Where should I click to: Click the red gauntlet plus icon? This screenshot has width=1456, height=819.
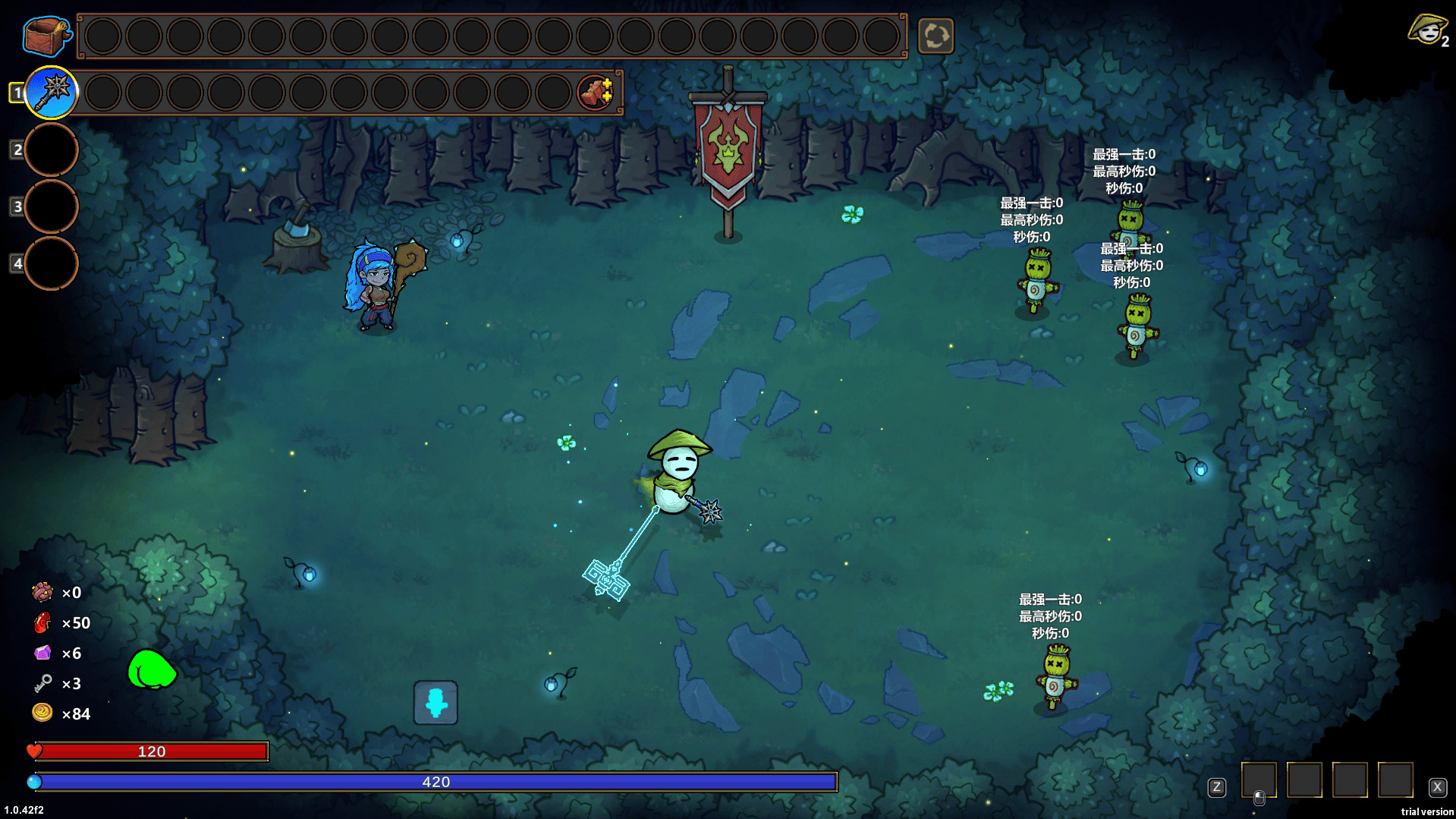tap(596, 93)
